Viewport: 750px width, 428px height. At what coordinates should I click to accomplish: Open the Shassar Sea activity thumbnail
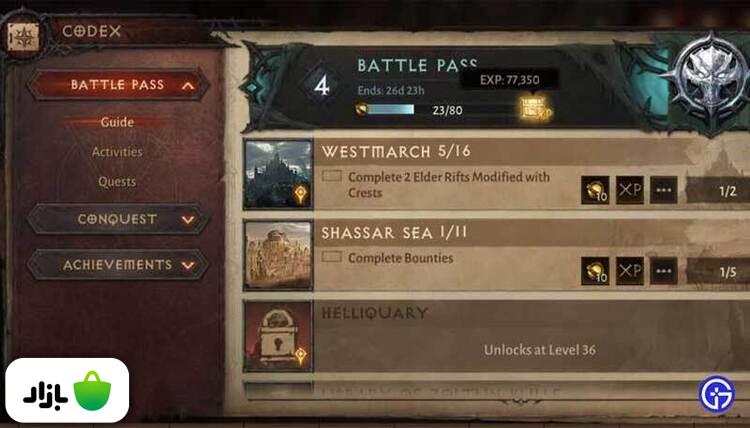point(277,255)
